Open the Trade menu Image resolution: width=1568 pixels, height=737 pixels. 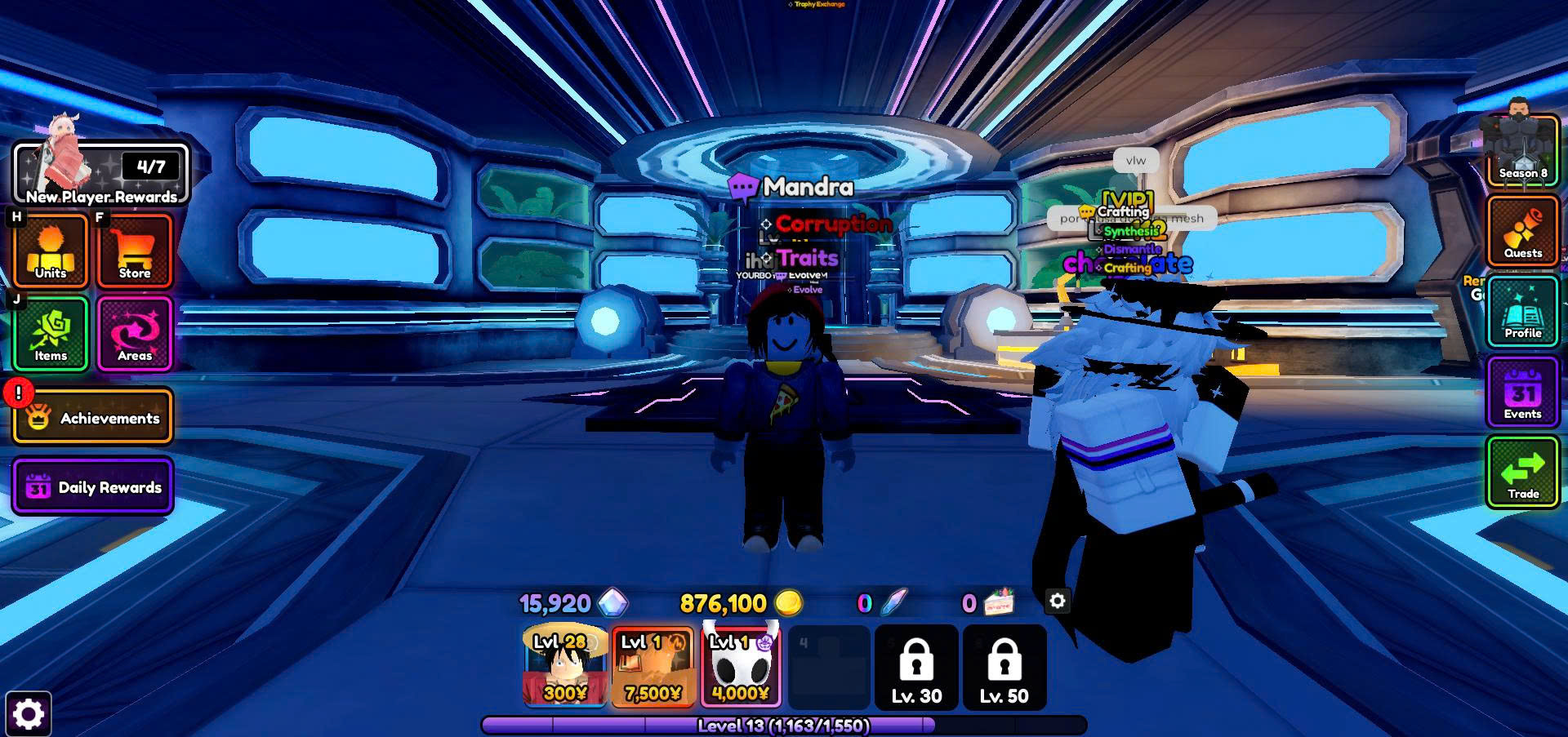point(1523,473)
